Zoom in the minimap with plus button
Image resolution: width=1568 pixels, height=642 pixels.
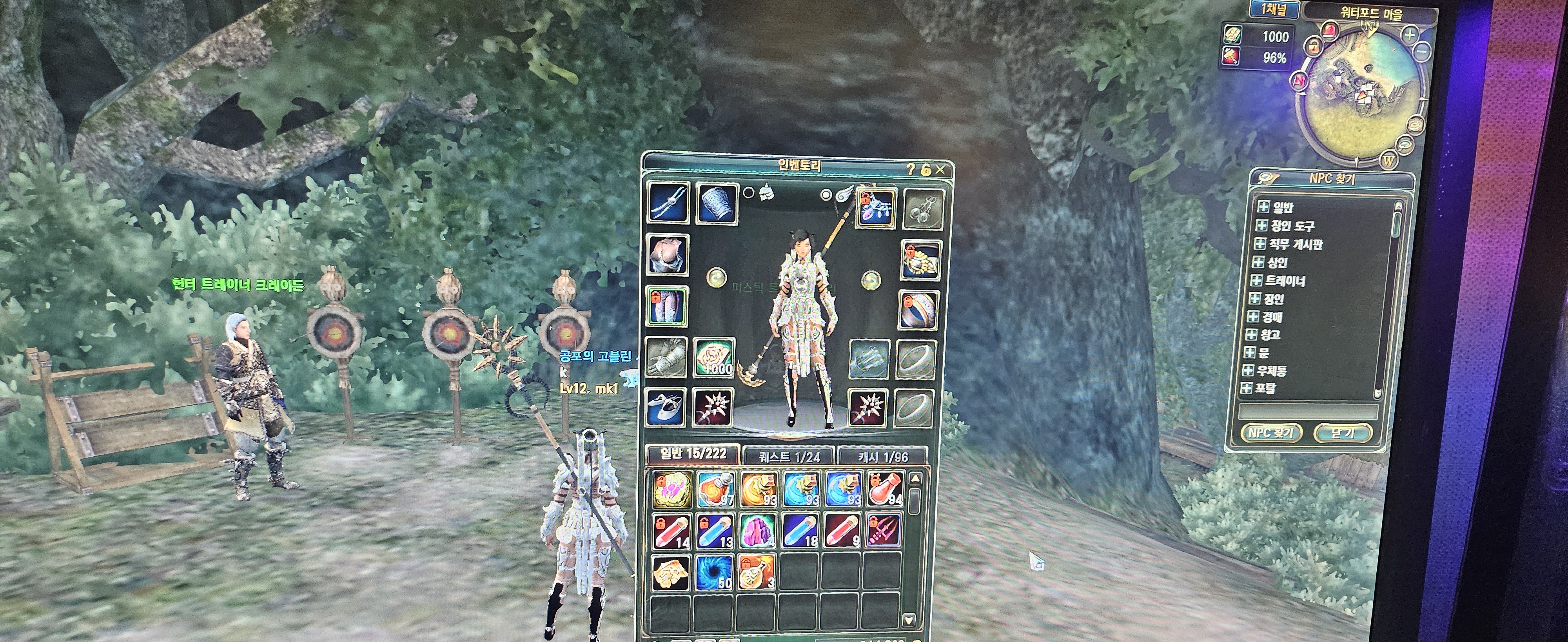point(1410,35)
